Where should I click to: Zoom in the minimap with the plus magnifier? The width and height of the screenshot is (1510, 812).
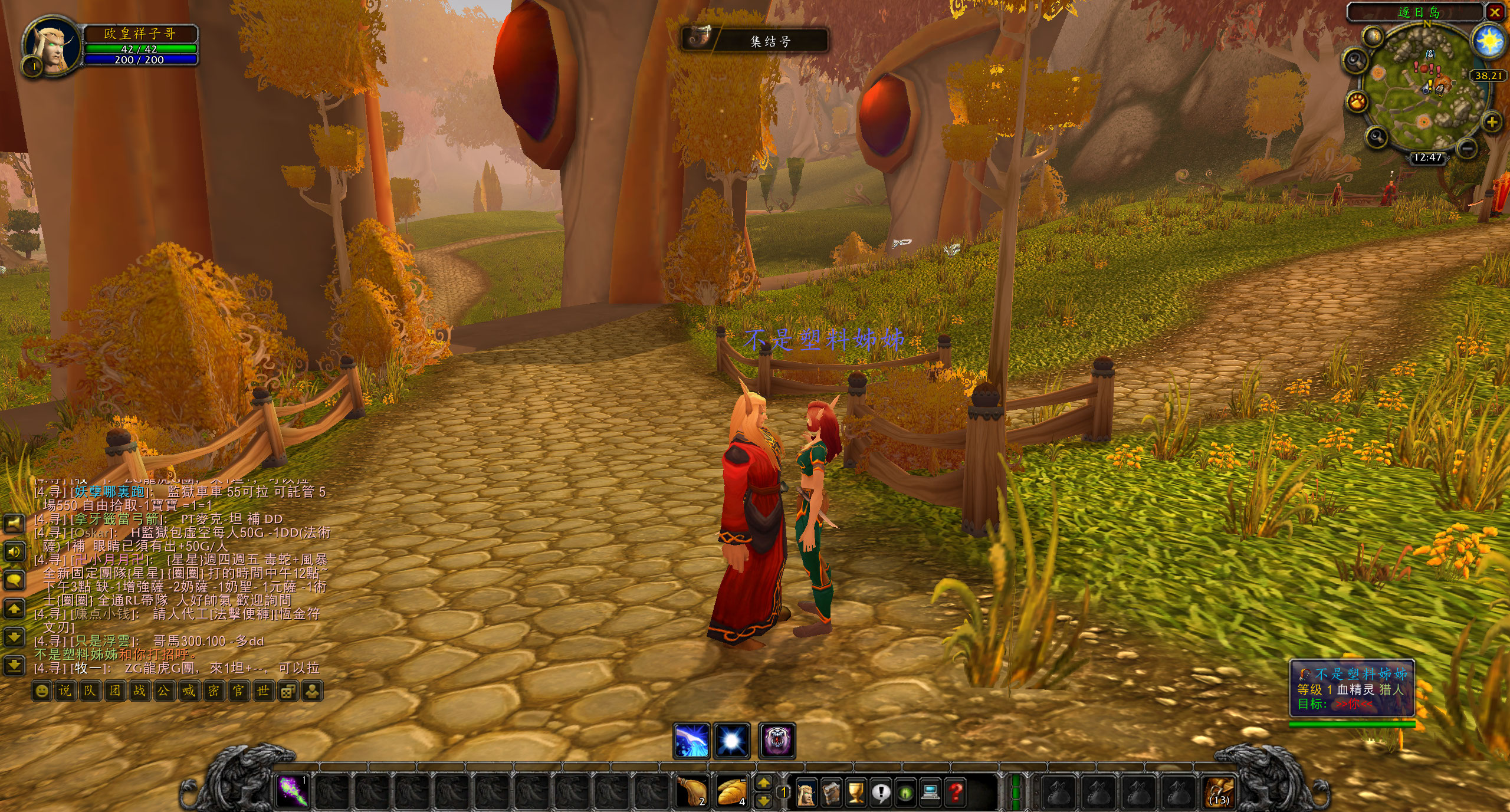click(x=1492, y=121)
